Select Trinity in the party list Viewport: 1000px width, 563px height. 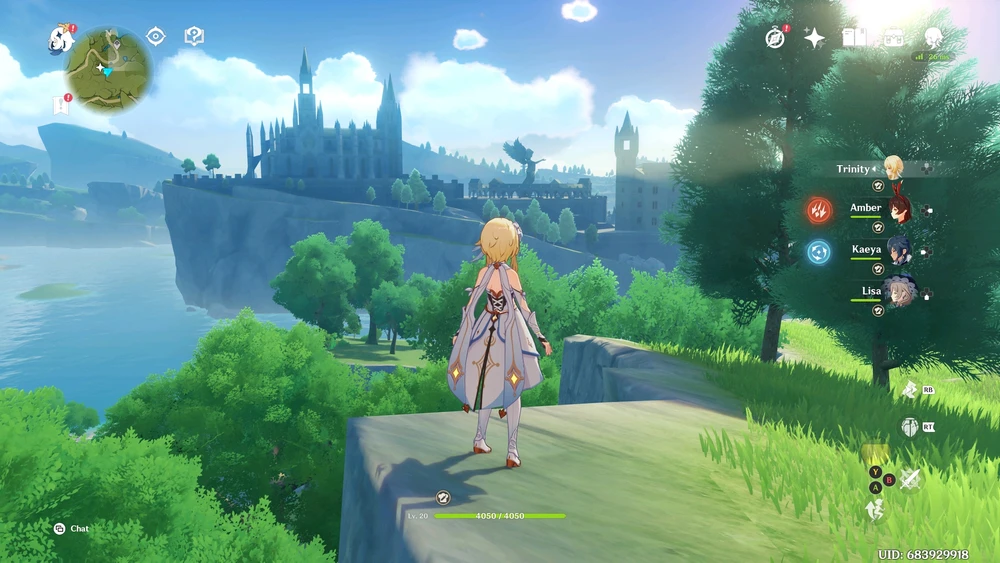click(x=892, y=168)
